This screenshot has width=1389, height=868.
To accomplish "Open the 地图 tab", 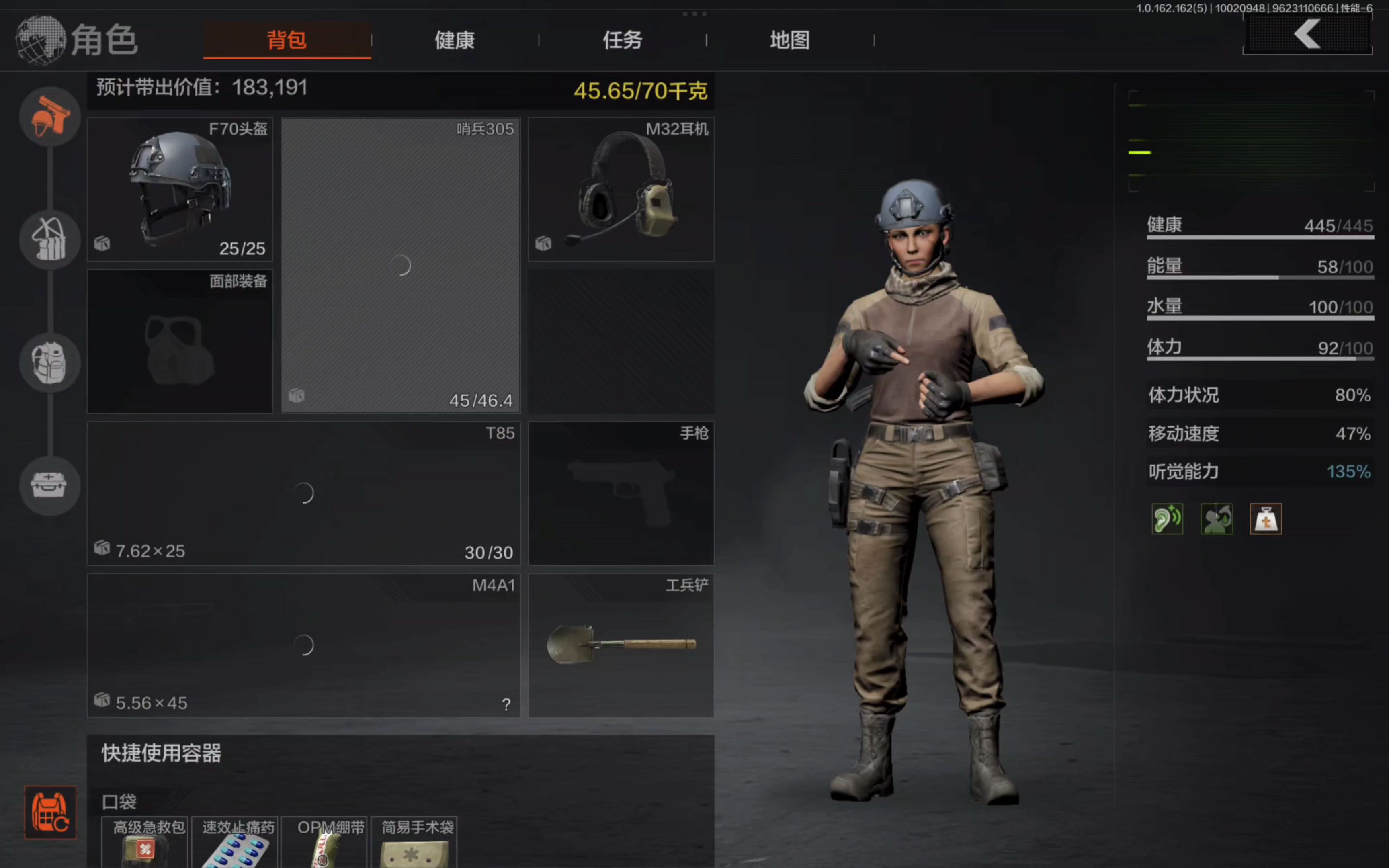I will [x=790, y=40].
